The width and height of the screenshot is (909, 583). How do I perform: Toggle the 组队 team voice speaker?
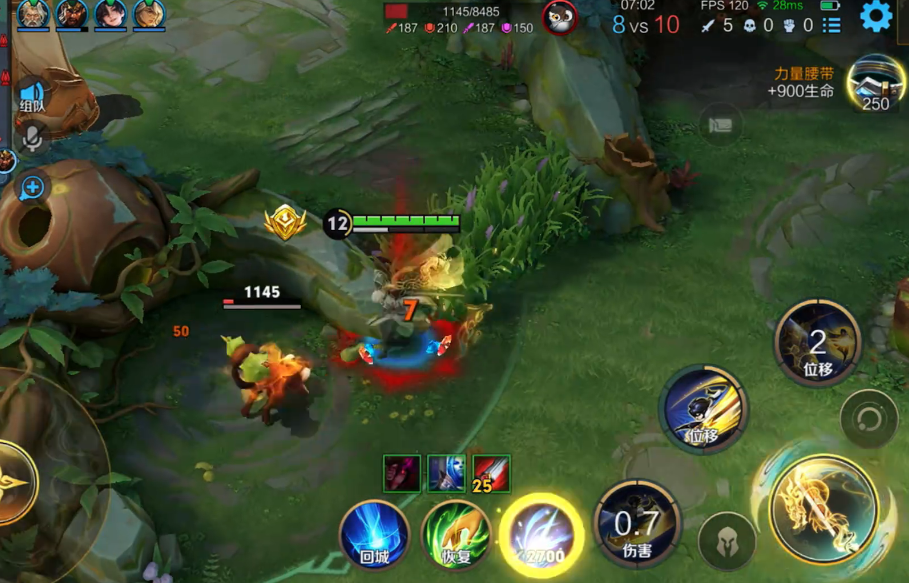tap(32, 96)
